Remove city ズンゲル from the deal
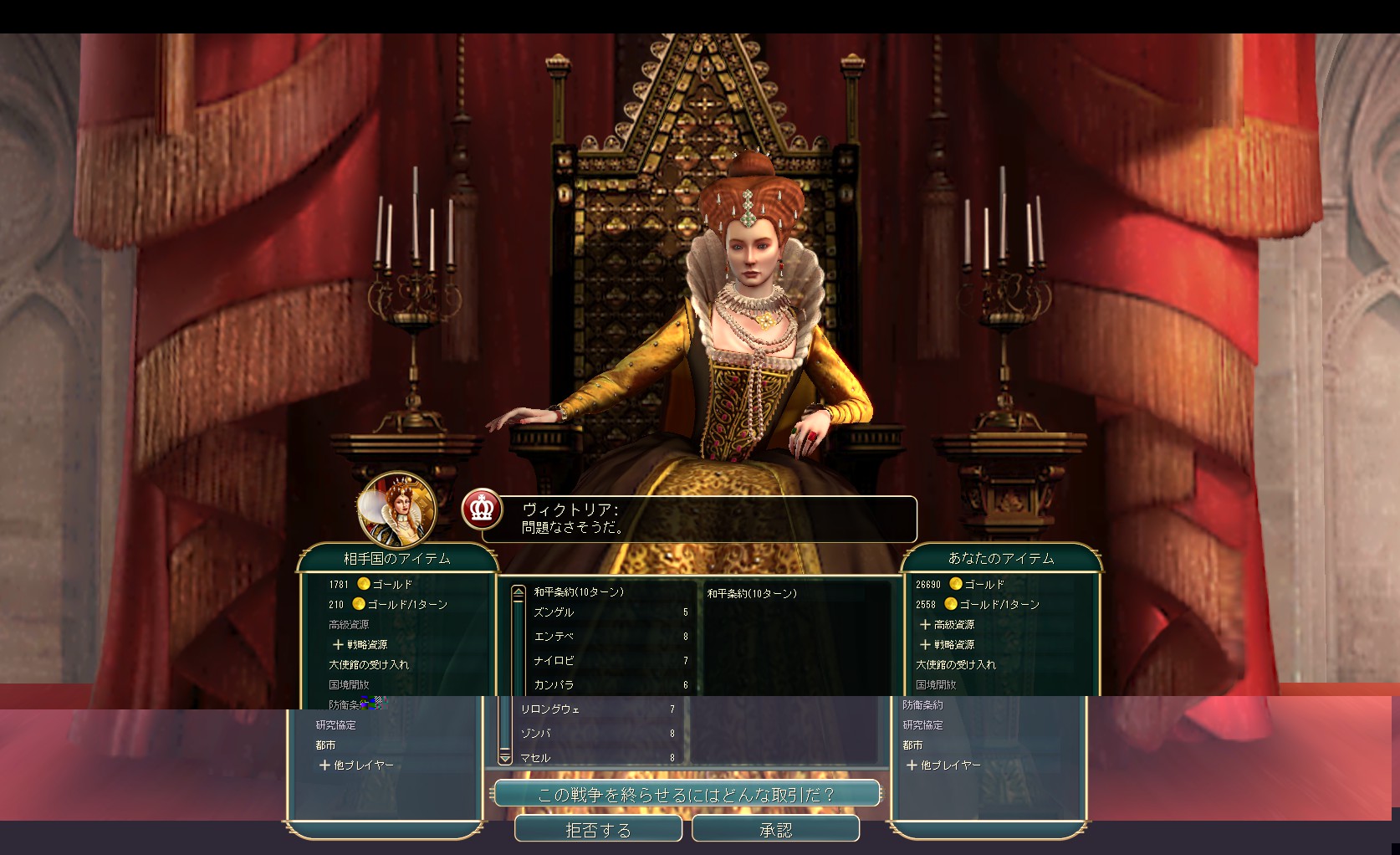The image size is (1400, 855). click(554, 612)
